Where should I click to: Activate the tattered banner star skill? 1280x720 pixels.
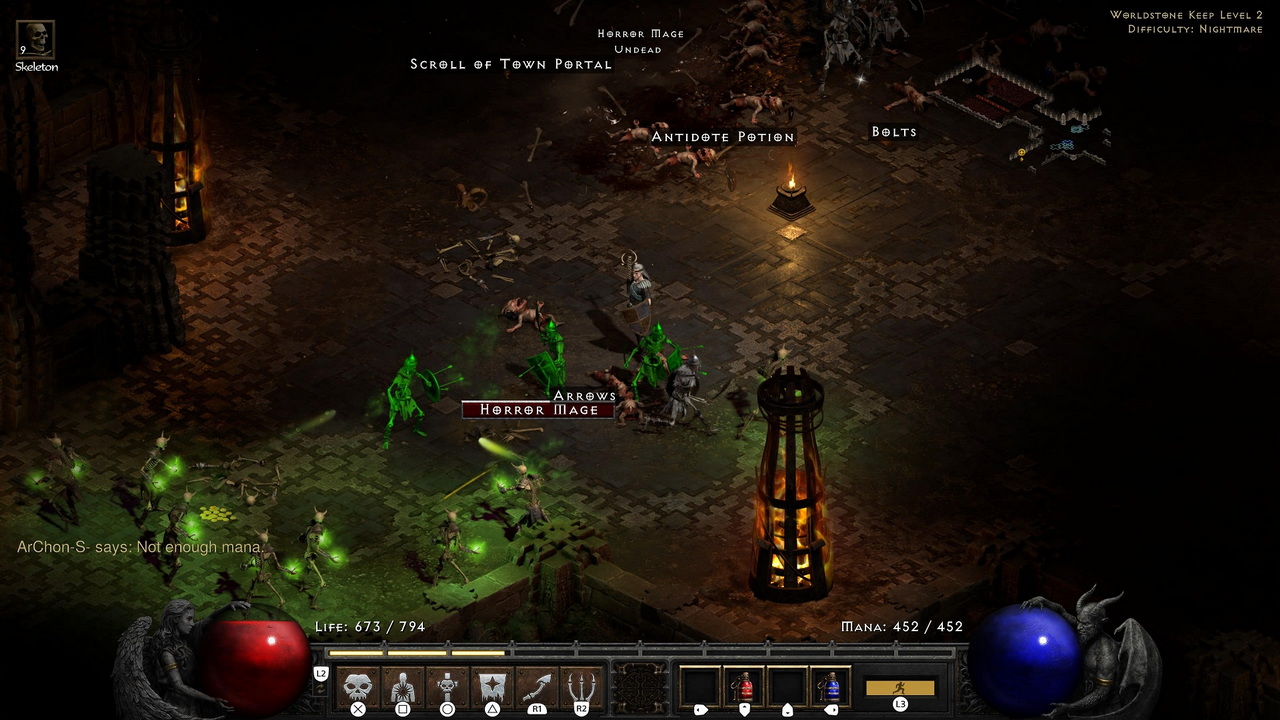coord(492,686)
